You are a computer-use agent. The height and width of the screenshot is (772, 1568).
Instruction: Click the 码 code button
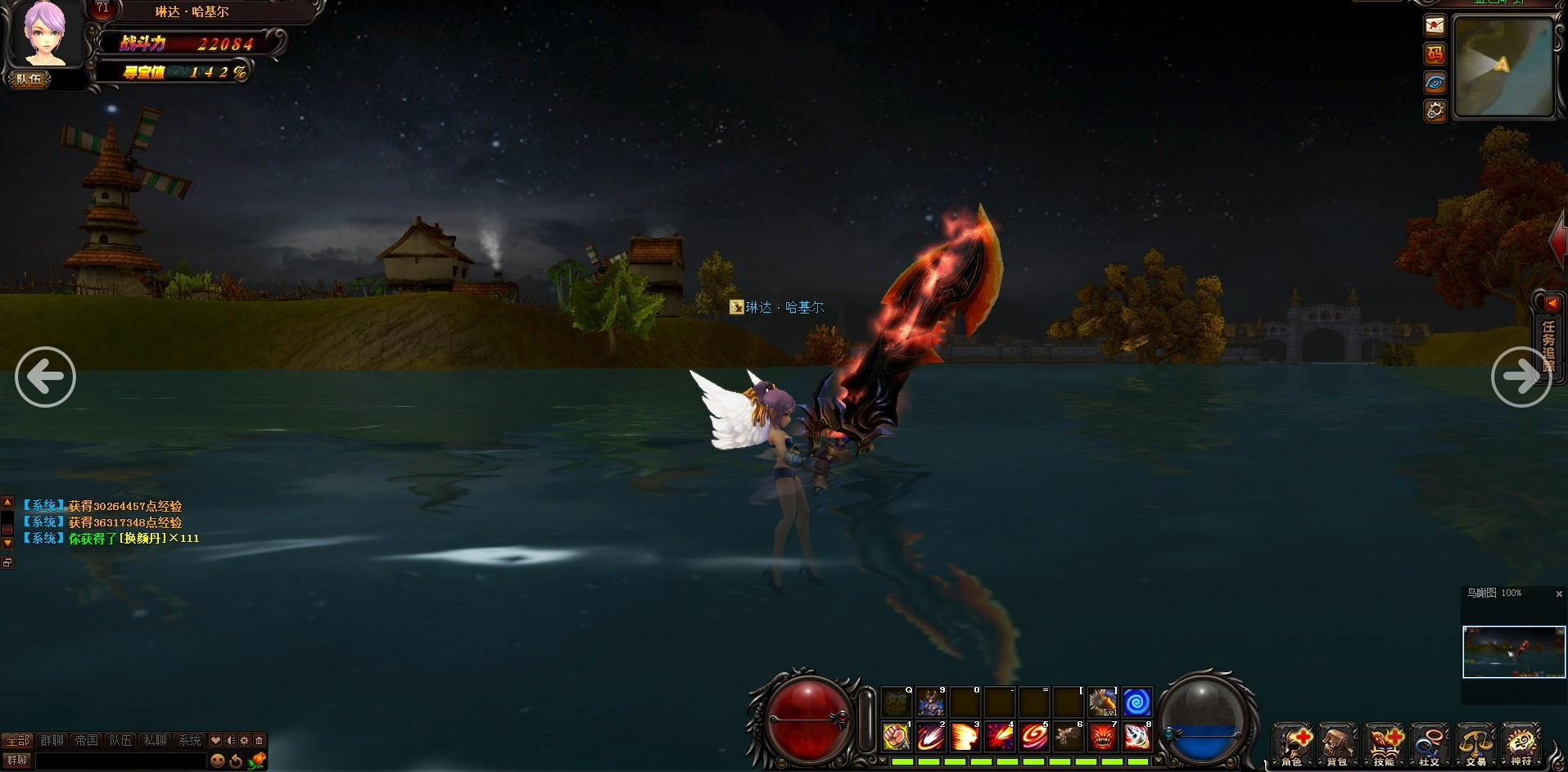(1435, 54)
